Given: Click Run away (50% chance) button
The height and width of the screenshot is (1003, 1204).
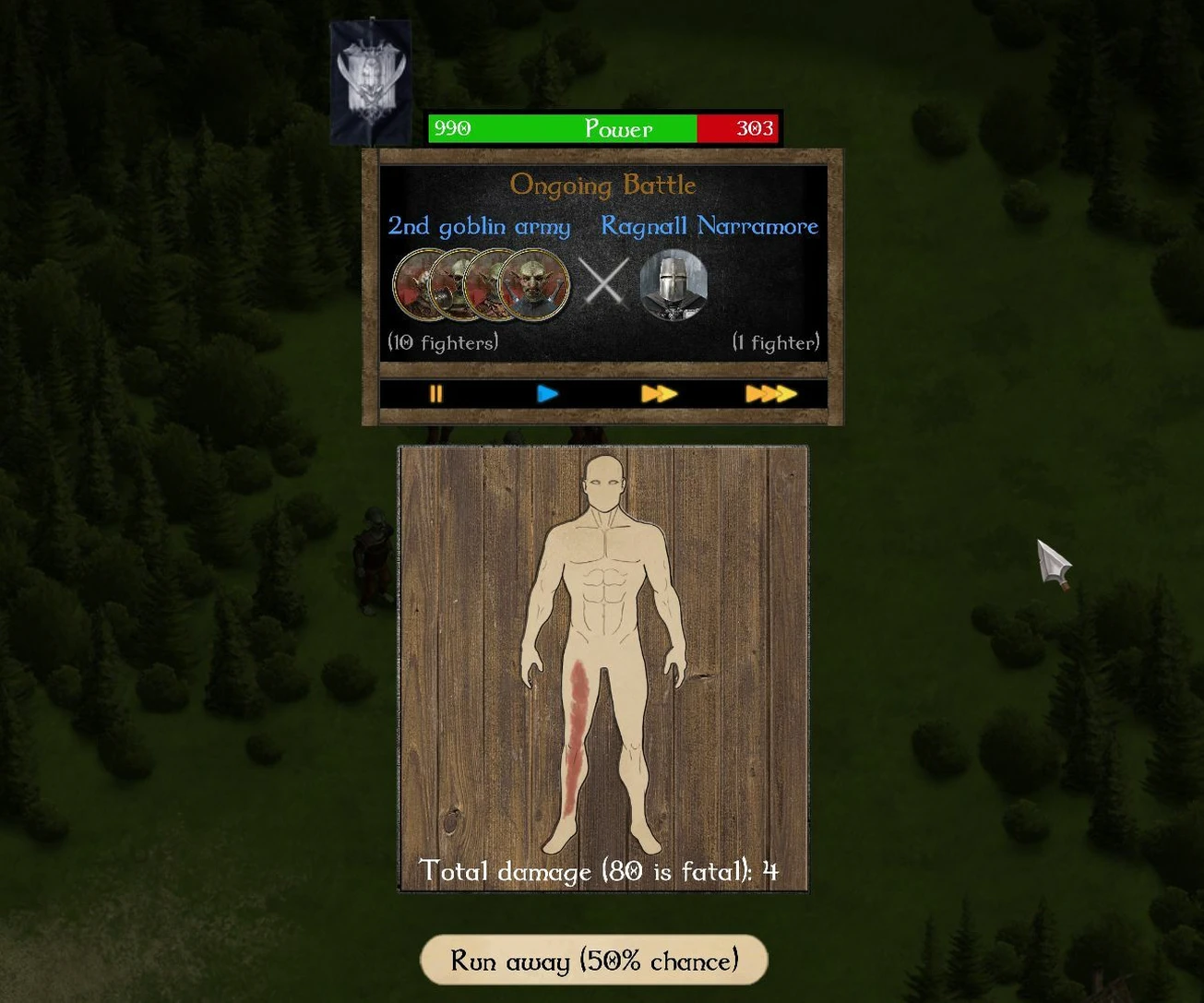Looking at the screenshot, I should [594, 961].
